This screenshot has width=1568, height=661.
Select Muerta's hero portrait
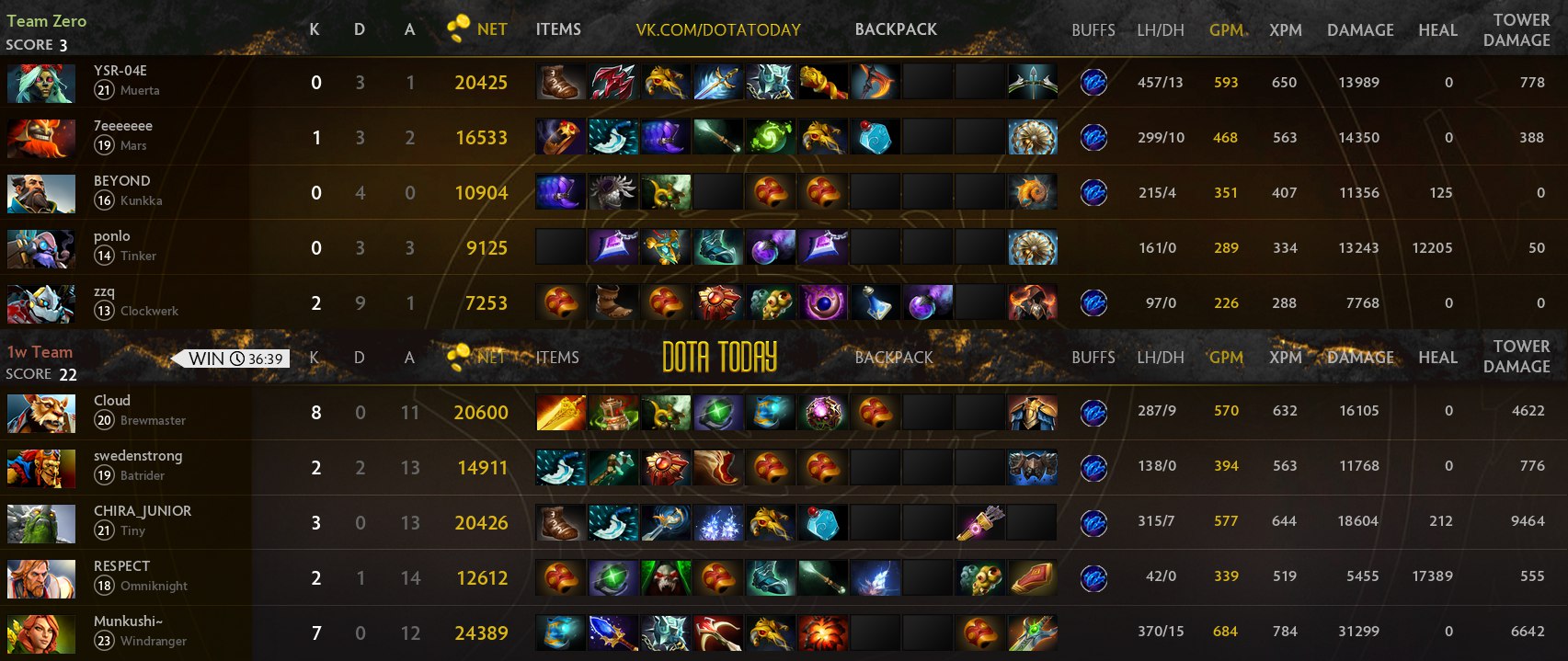pos(40,83)
